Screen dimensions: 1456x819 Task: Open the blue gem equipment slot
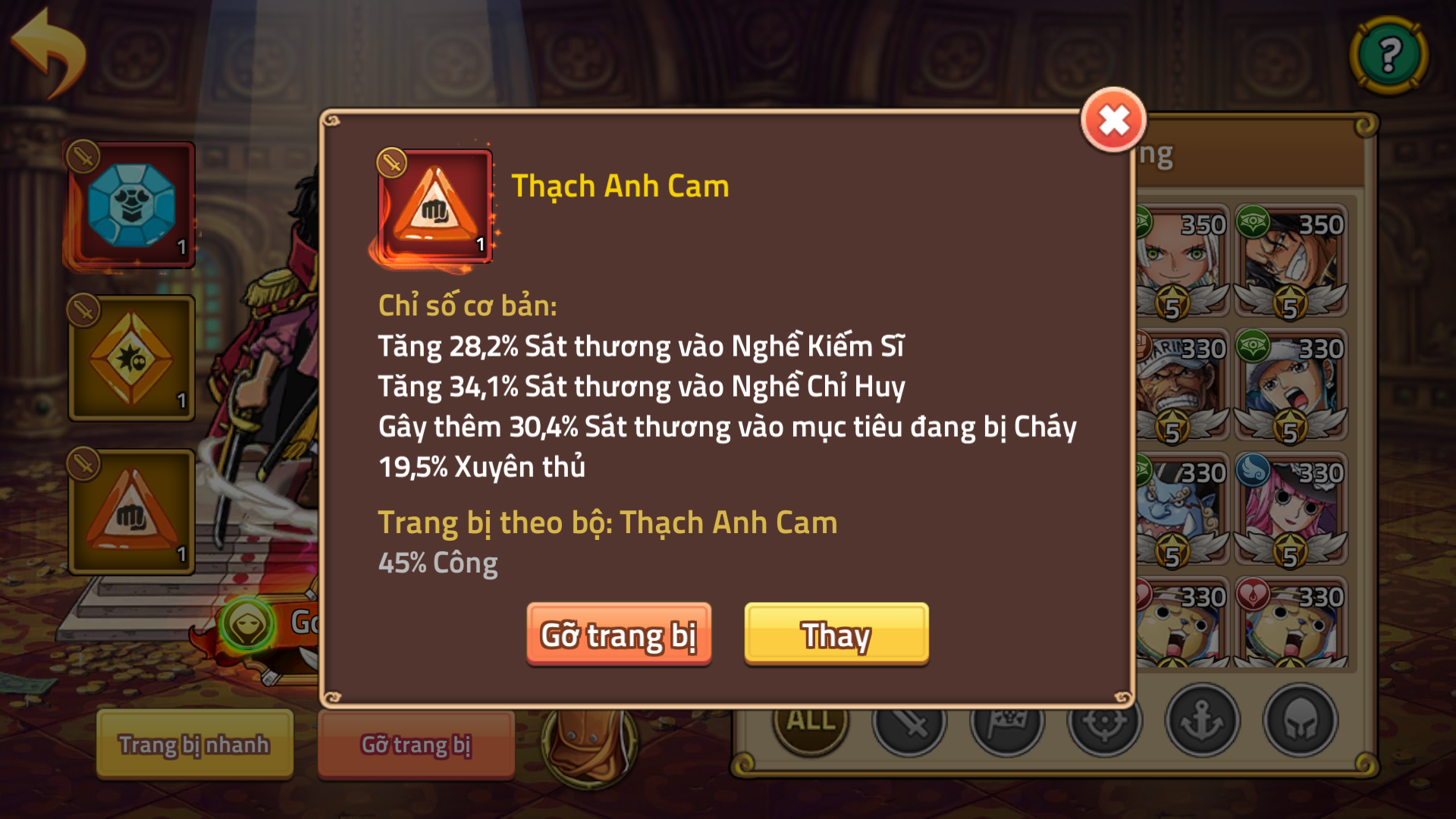130,205
